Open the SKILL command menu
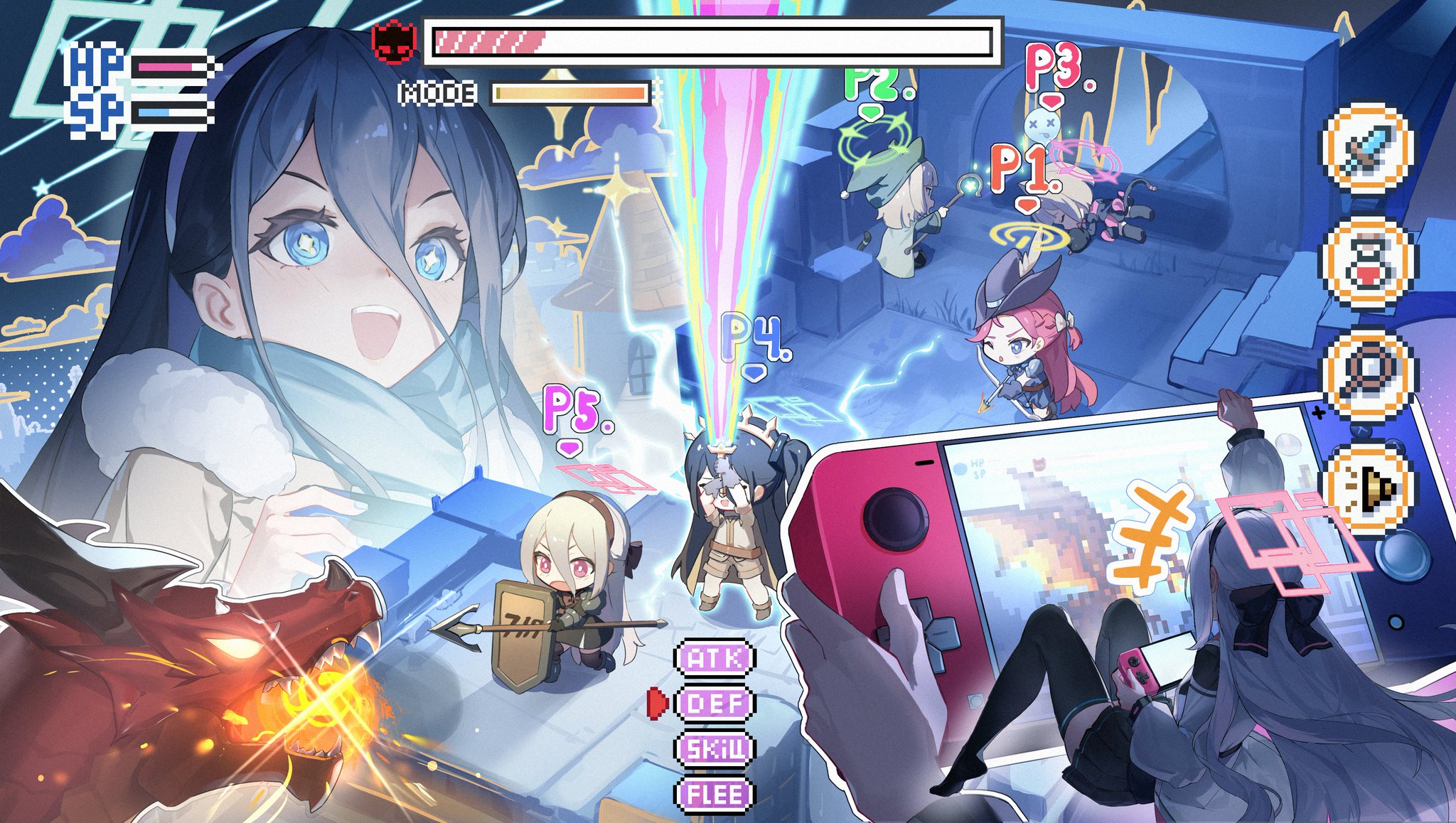The image size is (1456, 823). [714, 749]
